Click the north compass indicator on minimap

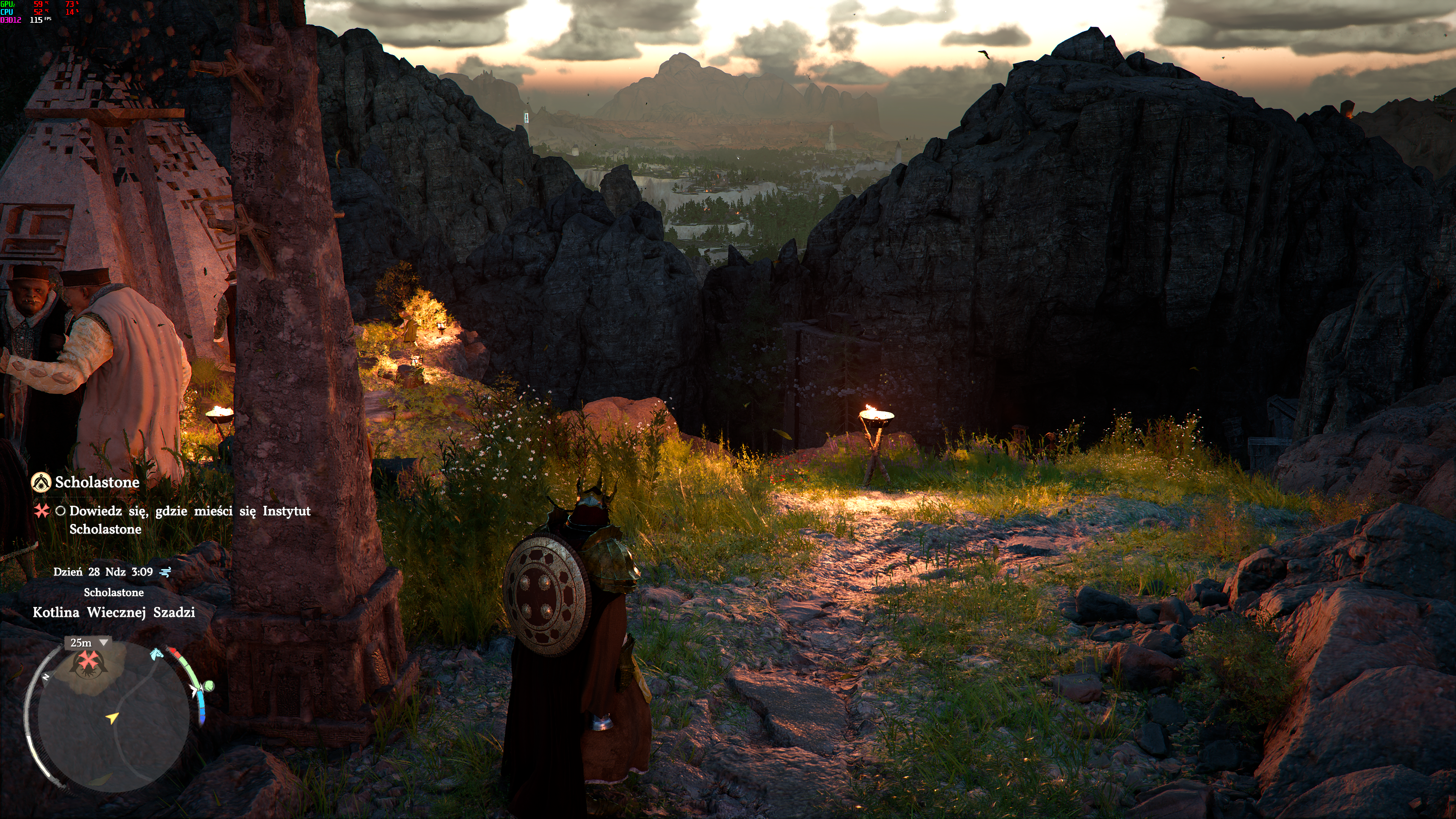tap(46, 676)
